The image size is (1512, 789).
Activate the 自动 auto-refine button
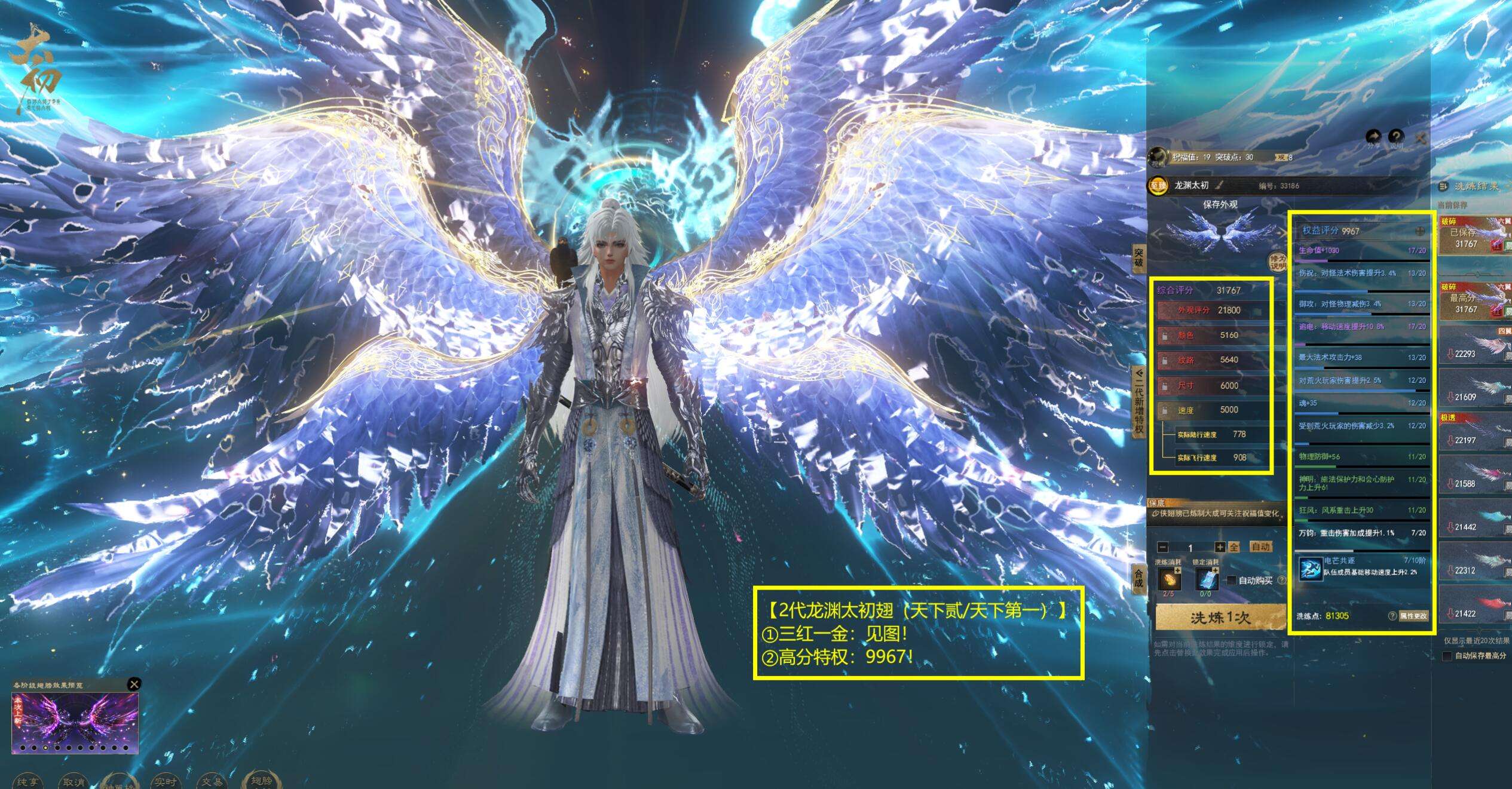coord(1260,547)
